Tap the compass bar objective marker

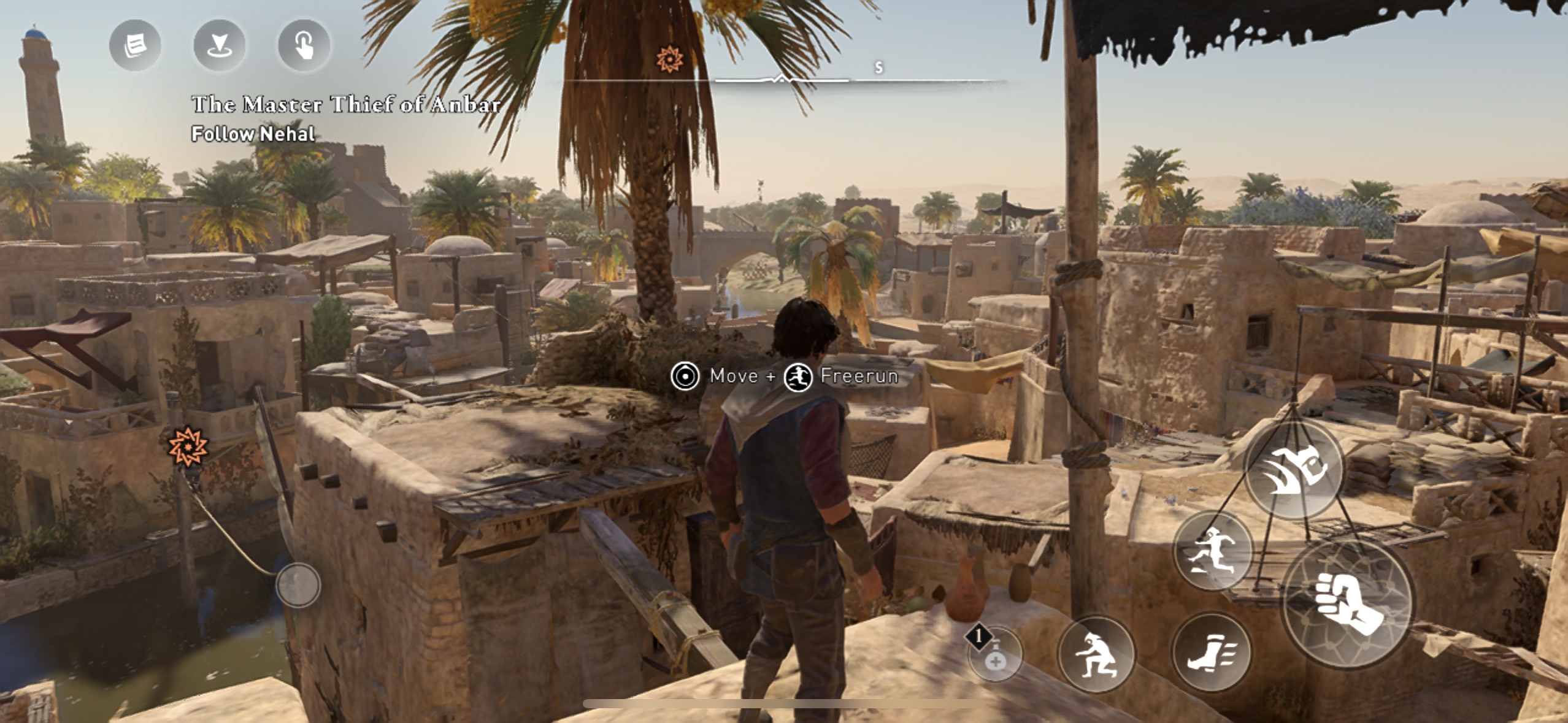click(x=669, y=59)
